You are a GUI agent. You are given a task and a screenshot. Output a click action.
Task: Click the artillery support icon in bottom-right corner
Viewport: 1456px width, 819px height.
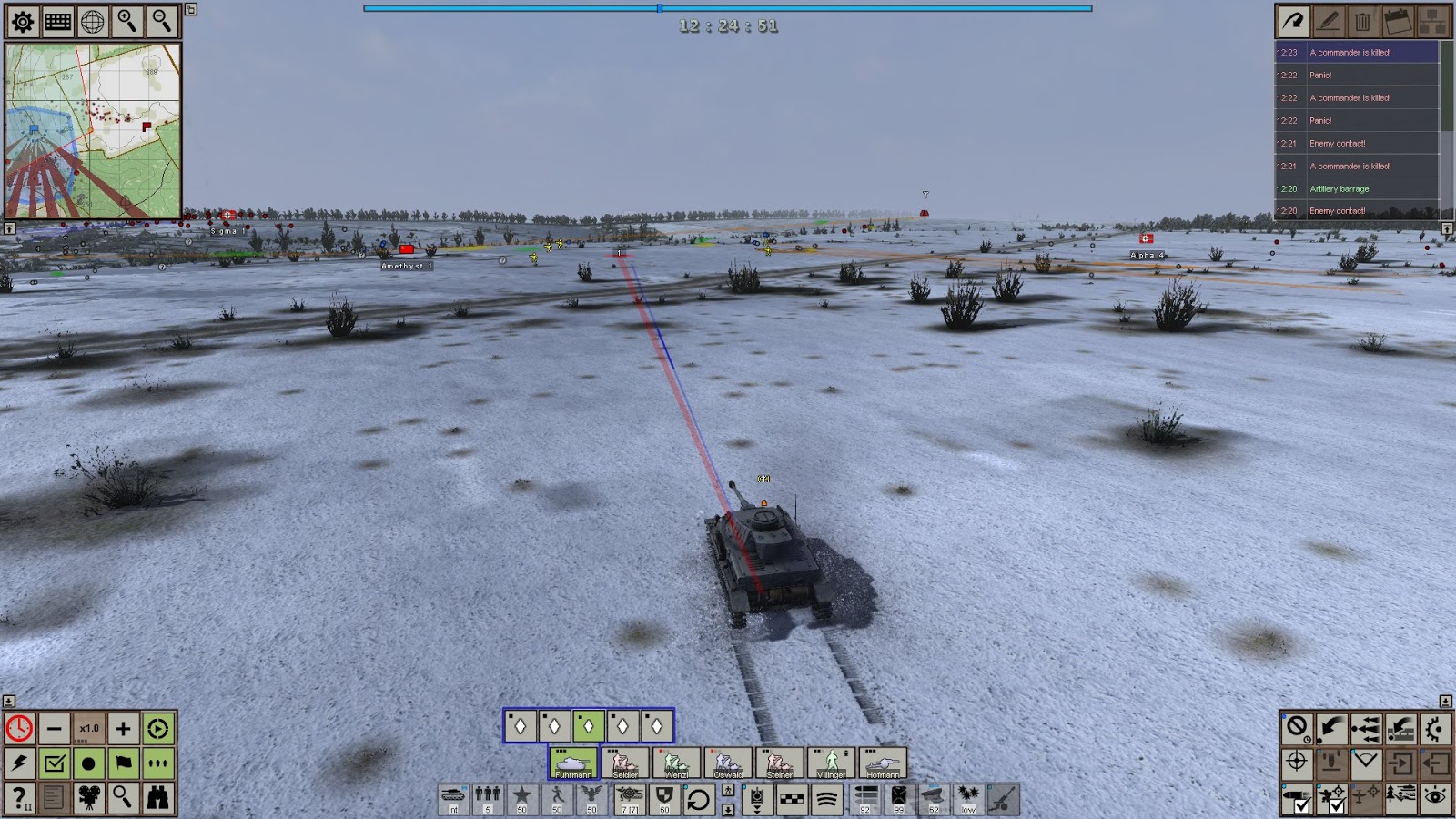(x=1332, y=764)
